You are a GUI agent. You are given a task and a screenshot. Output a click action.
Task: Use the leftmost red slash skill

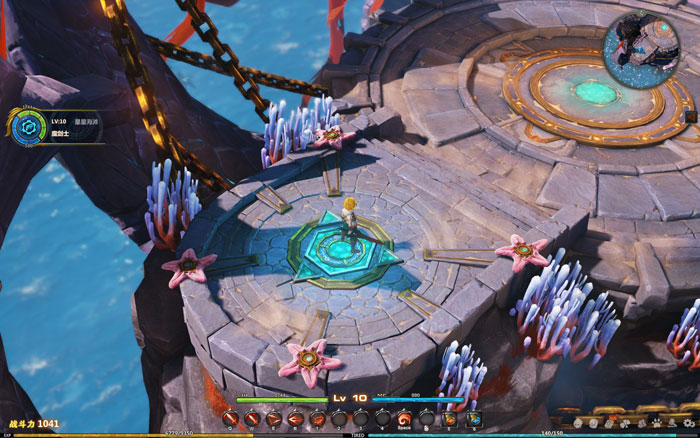tap(231, 418)
